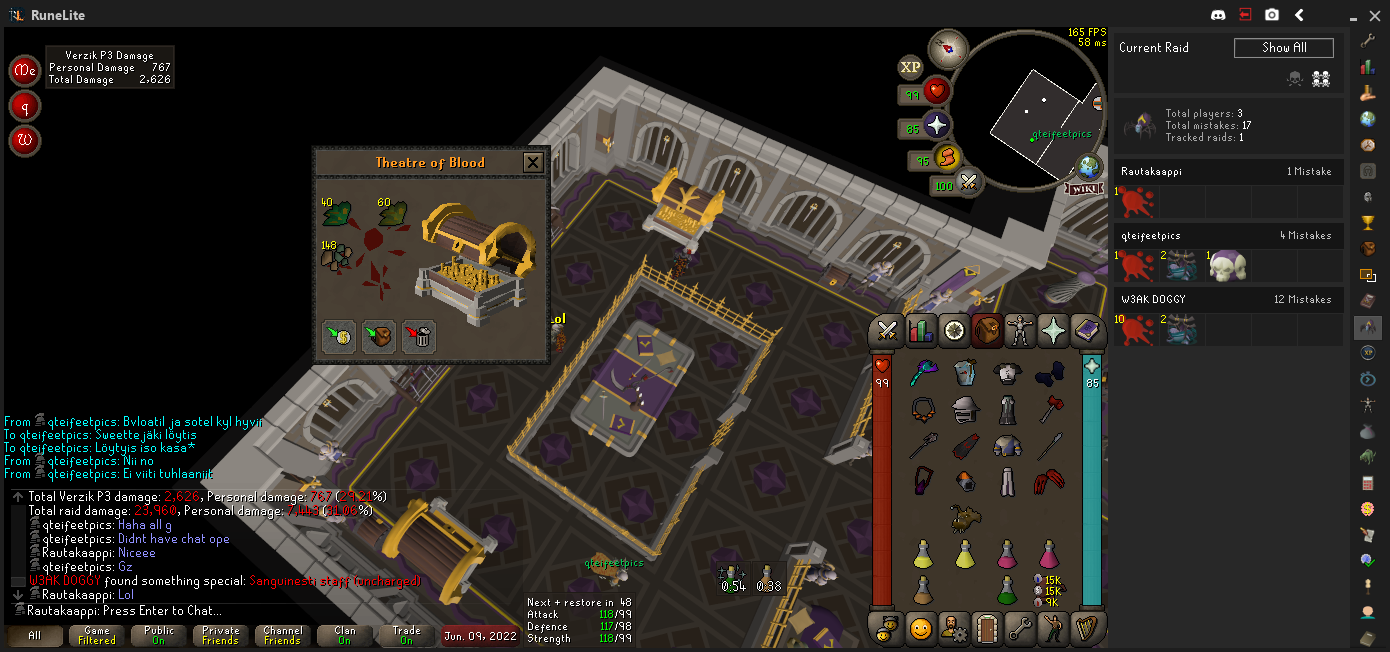This screenshot has height=652, width=1390.
Task: Activate the quick-prayers orb
Action: [936, 126]
